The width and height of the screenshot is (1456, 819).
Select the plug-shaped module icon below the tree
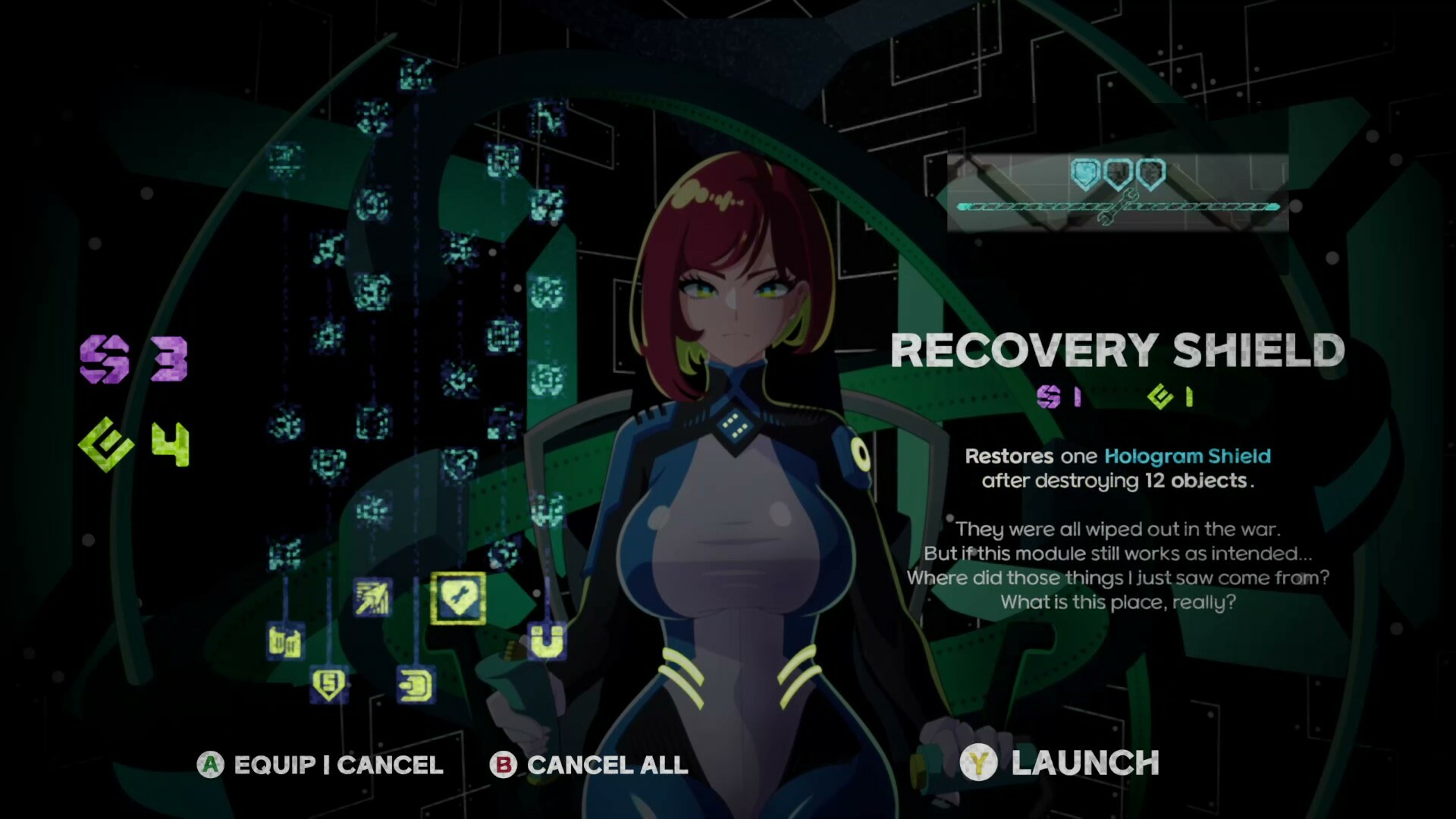coord(416,685)
